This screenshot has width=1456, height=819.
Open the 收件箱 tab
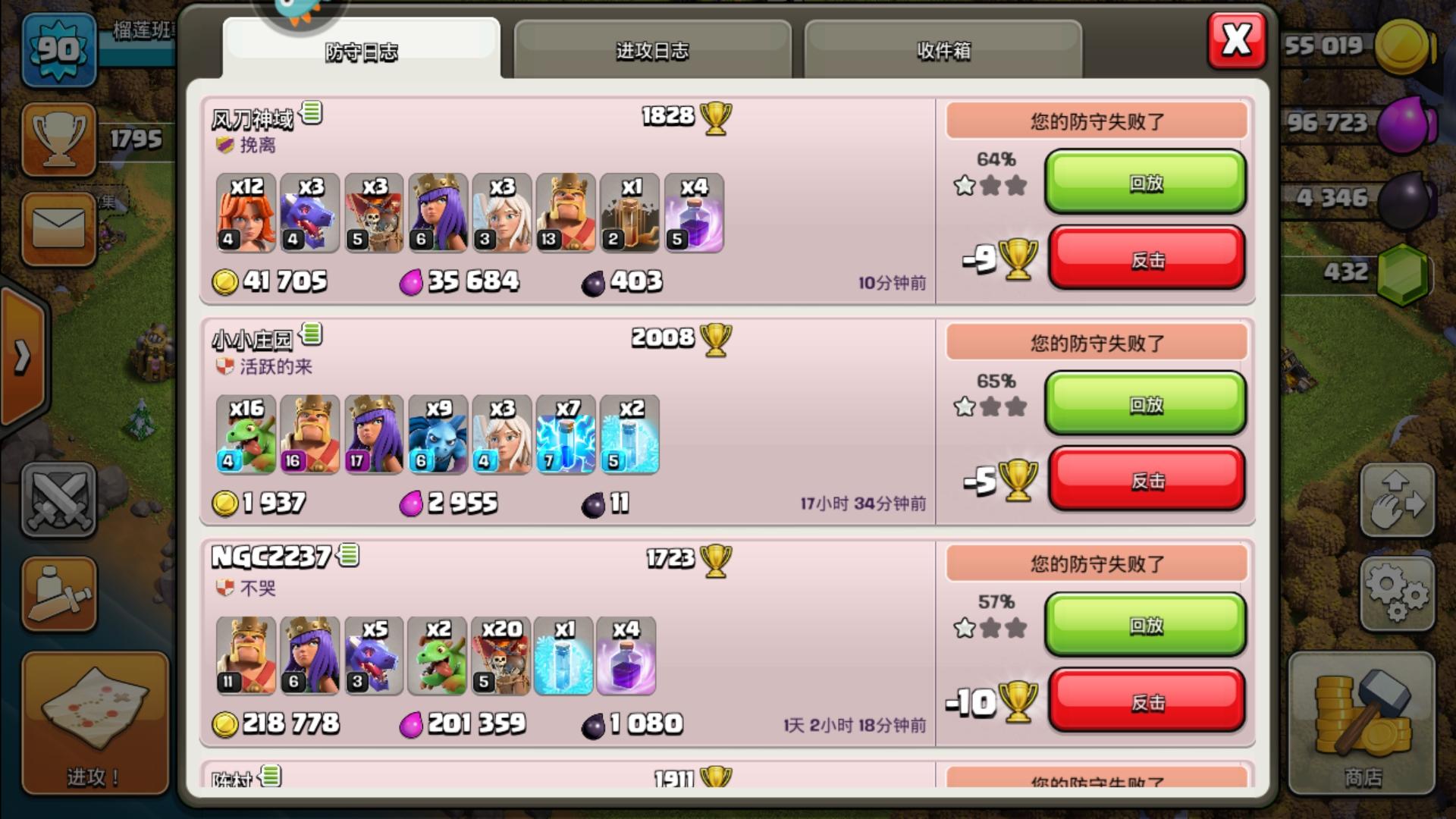(943, 49)
